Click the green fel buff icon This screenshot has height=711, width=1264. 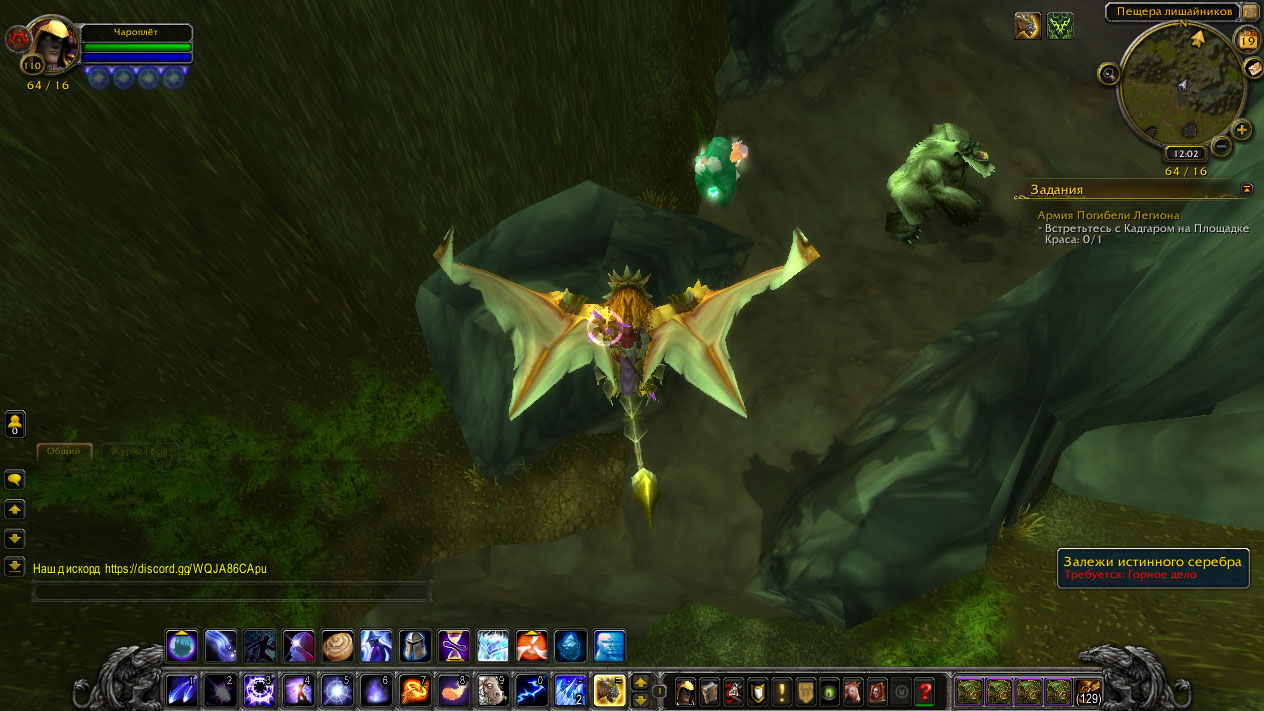pyautogui.click(x=1060, y=26)
